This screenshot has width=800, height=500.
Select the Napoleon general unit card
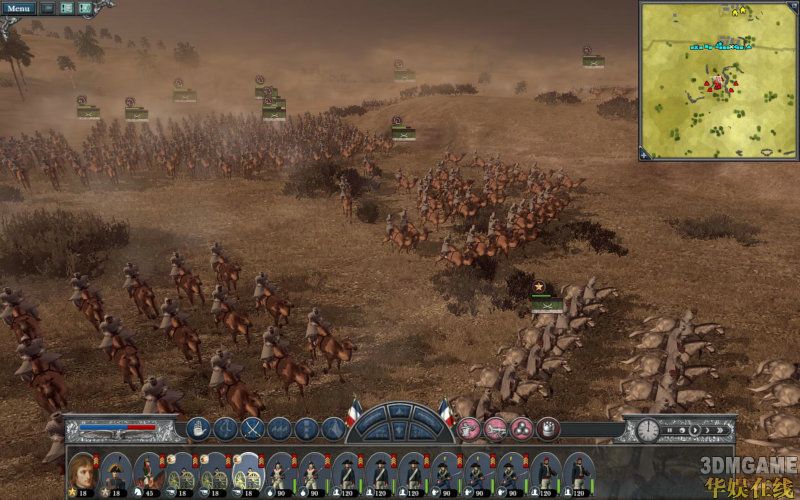(83, 472)
